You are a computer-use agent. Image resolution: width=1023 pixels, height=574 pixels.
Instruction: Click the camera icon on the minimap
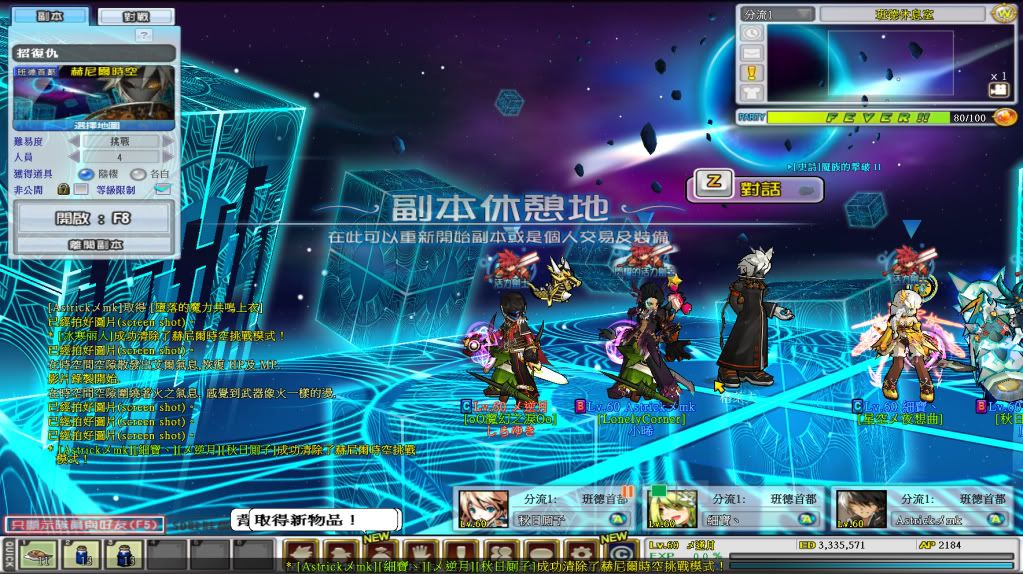click(997, 90)
